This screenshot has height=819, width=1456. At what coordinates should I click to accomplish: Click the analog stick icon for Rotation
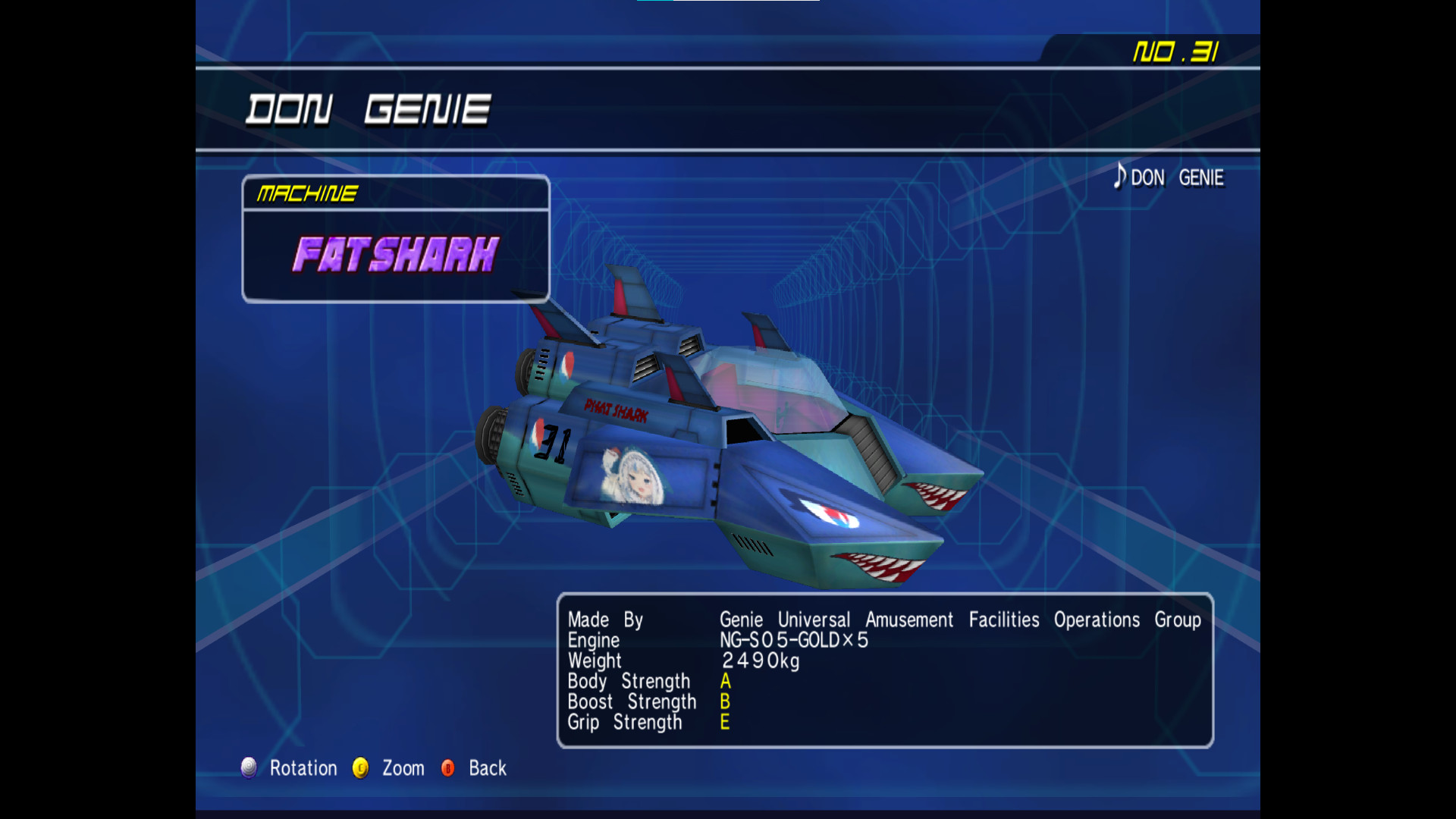(x=249, y=768)
